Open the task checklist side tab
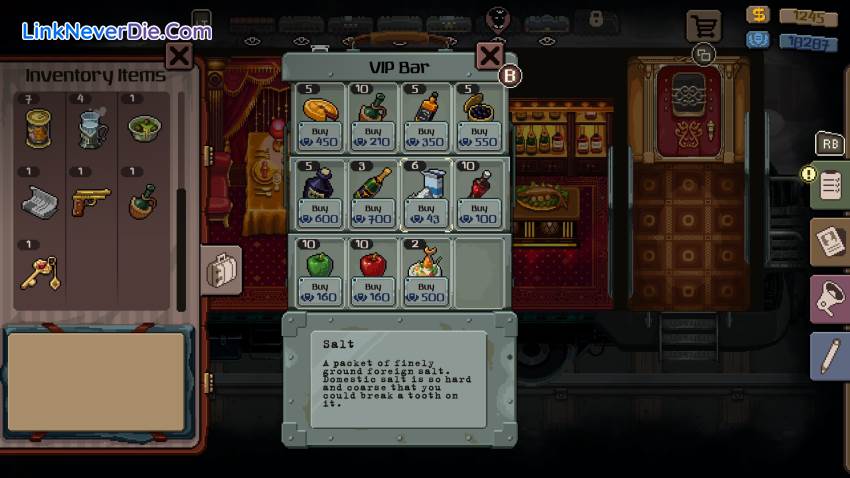Screen dimensions: 850x478 point(830,185)
